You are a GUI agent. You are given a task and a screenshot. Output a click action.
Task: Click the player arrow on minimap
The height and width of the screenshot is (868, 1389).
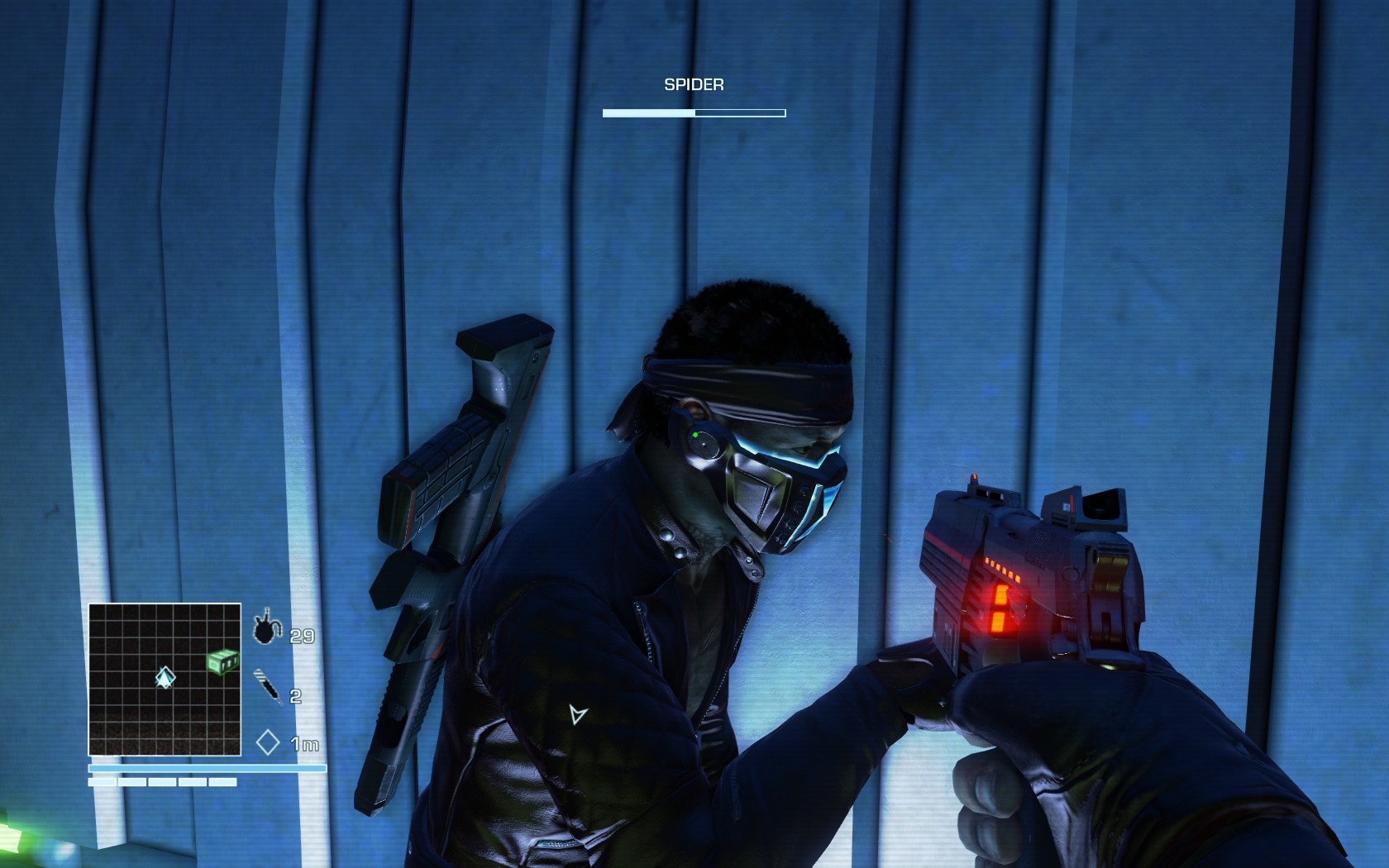pos(165,678)
